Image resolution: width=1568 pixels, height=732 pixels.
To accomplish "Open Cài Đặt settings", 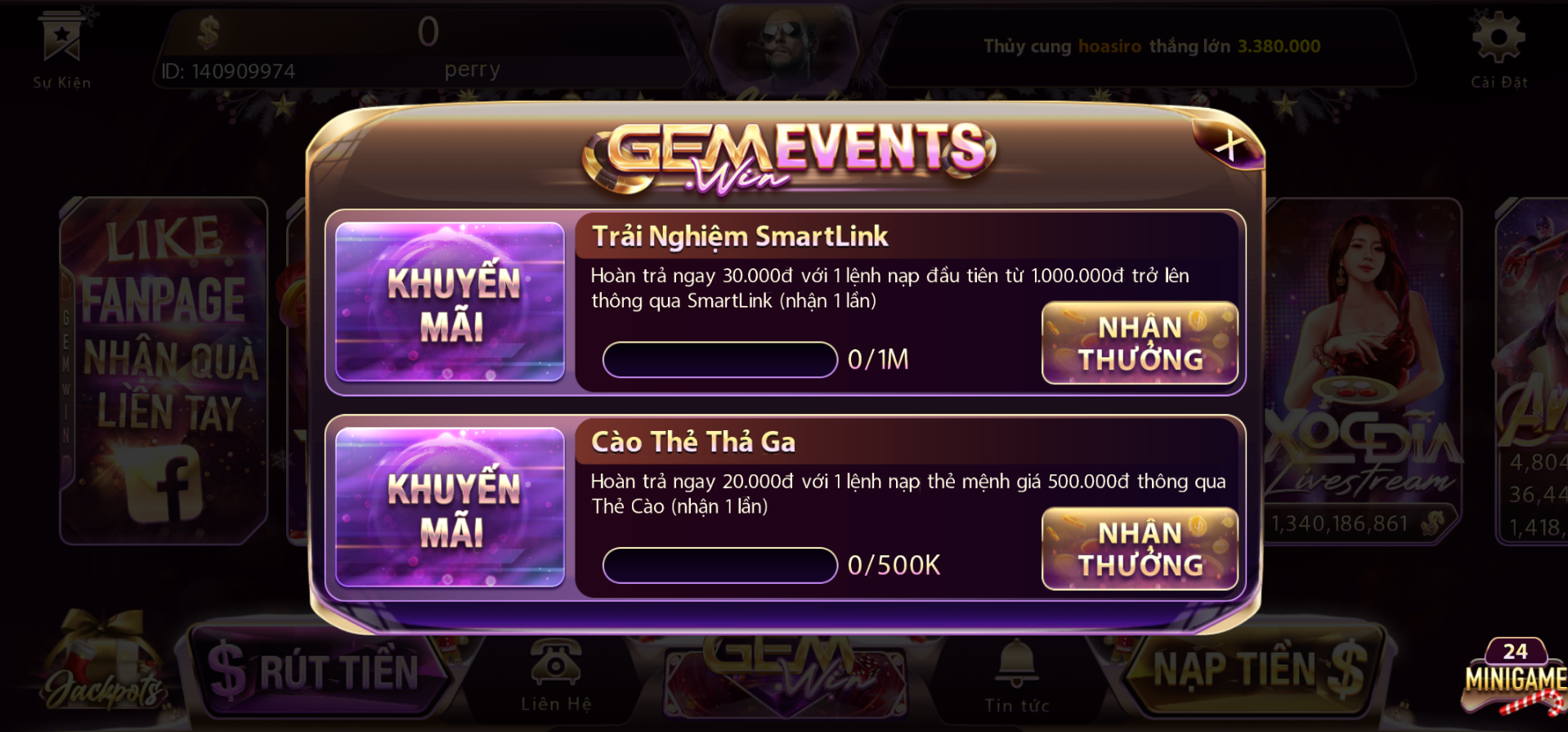I will pyautogui.click(x=1499, y=47).
